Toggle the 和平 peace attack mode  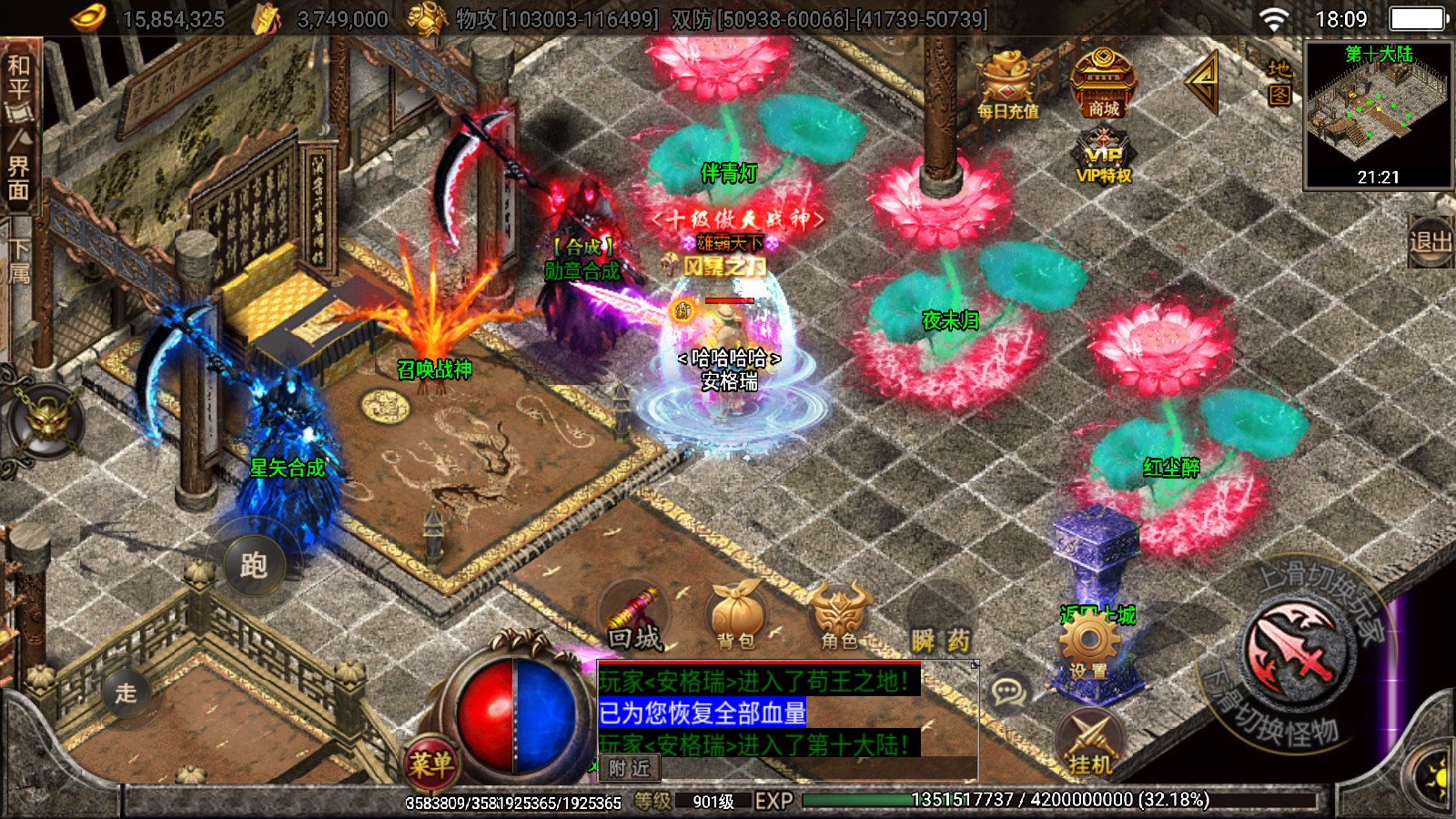(19, 78)
